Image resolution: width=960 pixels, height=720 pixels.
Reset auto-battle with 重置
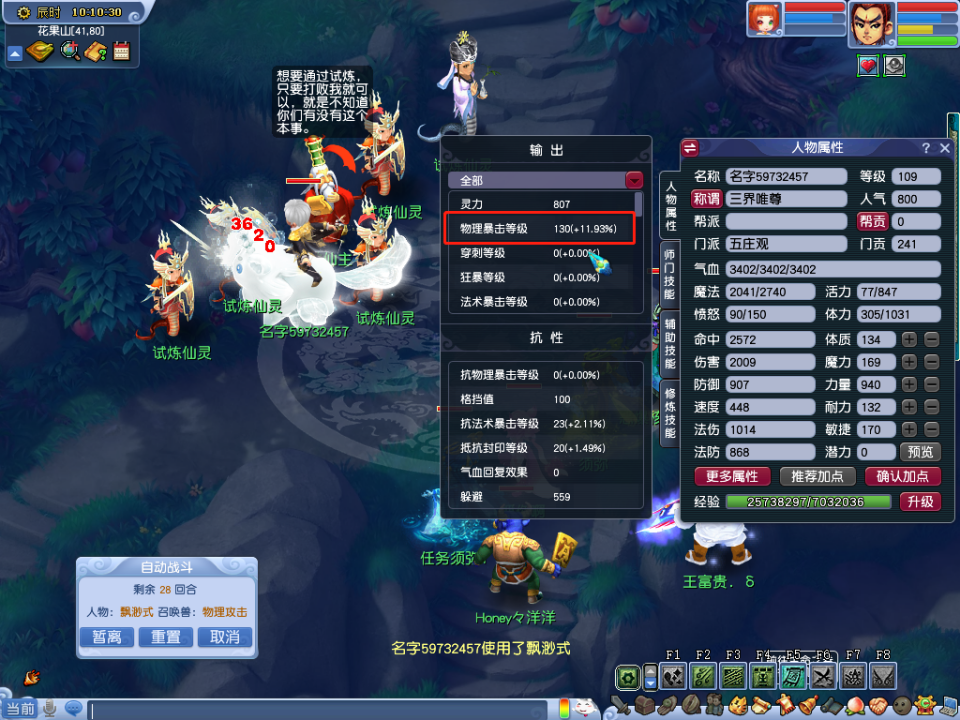pos(166,637)
